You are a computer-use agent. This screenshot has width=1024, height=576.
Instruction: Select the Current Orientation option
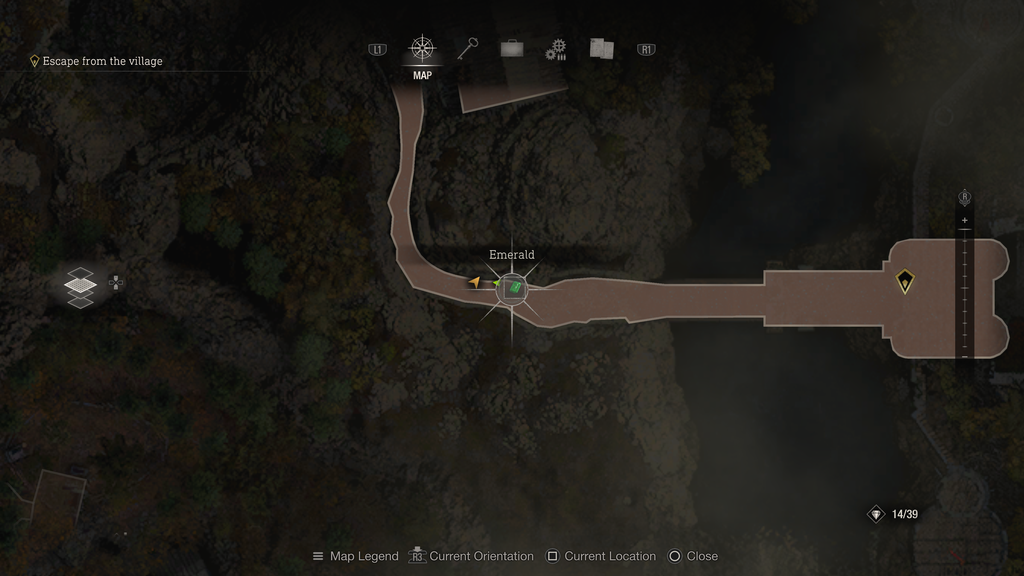[x=474, y=556]
